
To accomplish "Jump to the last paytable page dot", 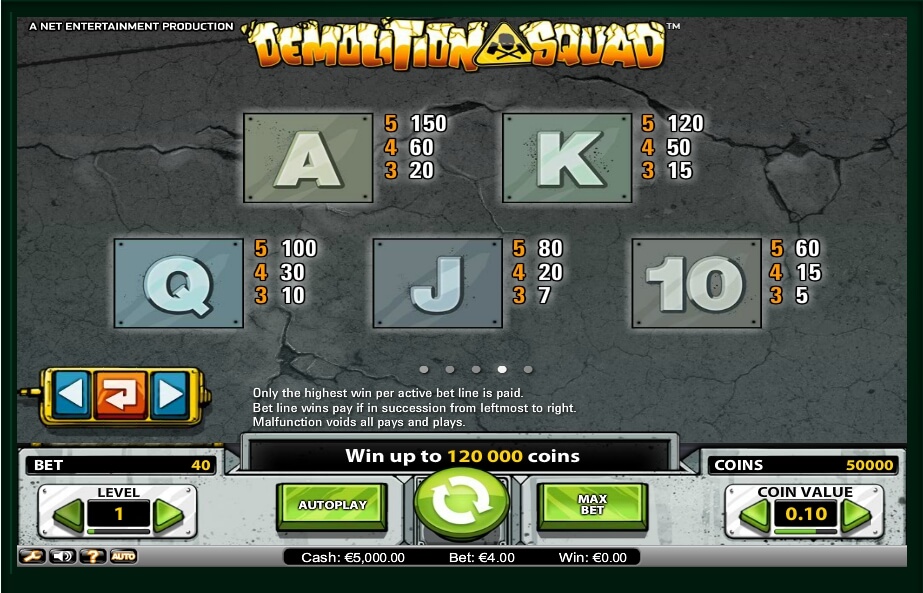I will (x=528, y=369).
